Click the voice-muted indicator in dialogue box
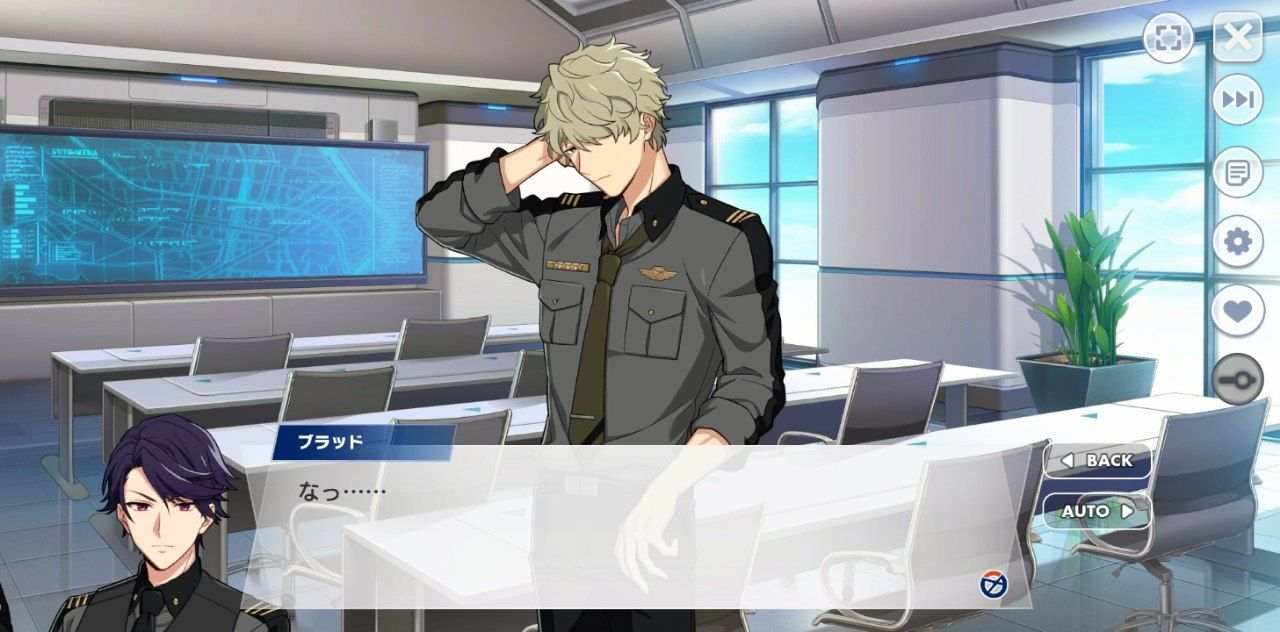This screenshot has height=632, width=1280. (993, 584)
